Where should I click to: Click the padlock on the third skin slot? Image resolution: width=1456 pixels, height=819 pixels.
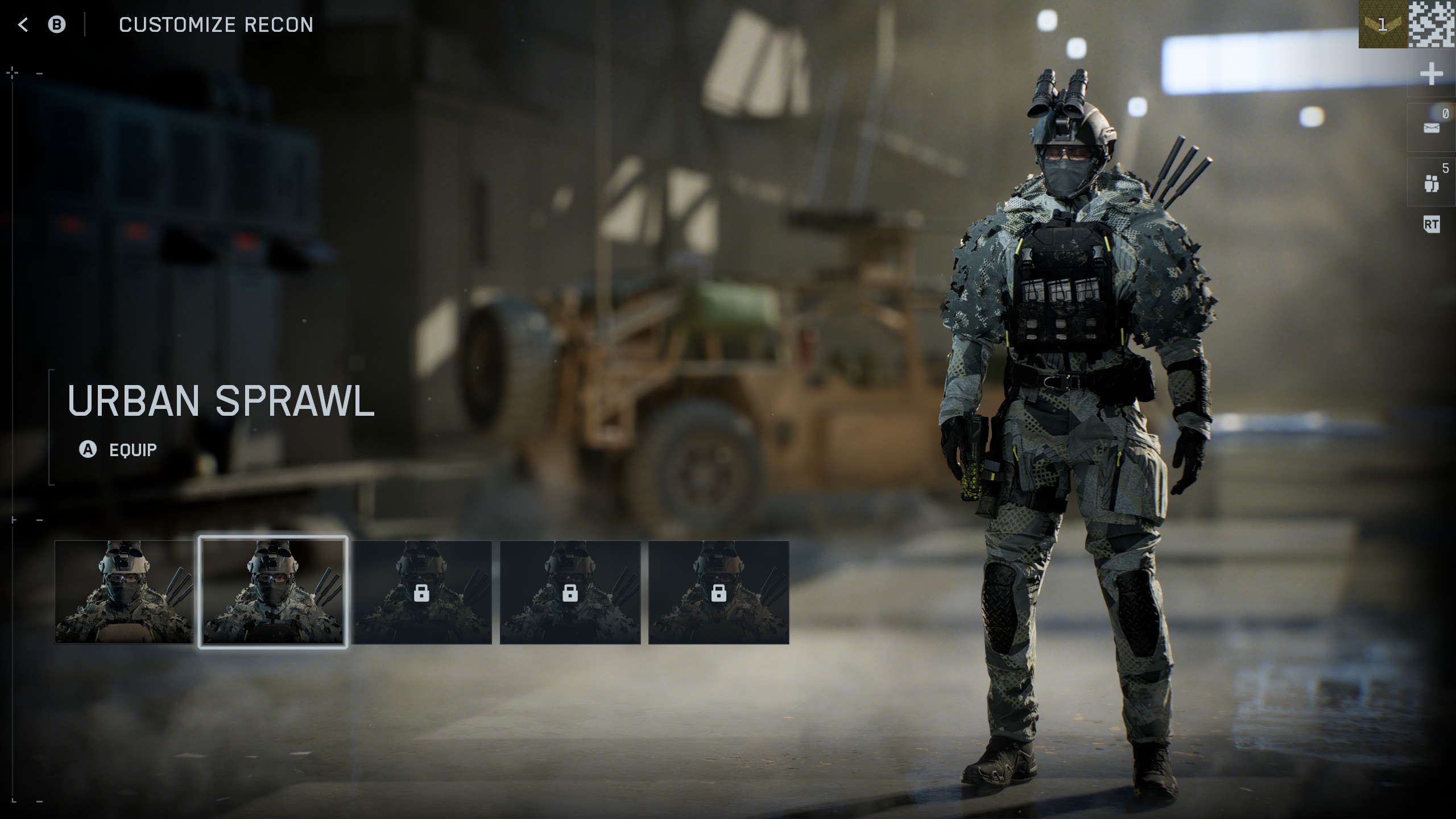[x=421, y=593]
